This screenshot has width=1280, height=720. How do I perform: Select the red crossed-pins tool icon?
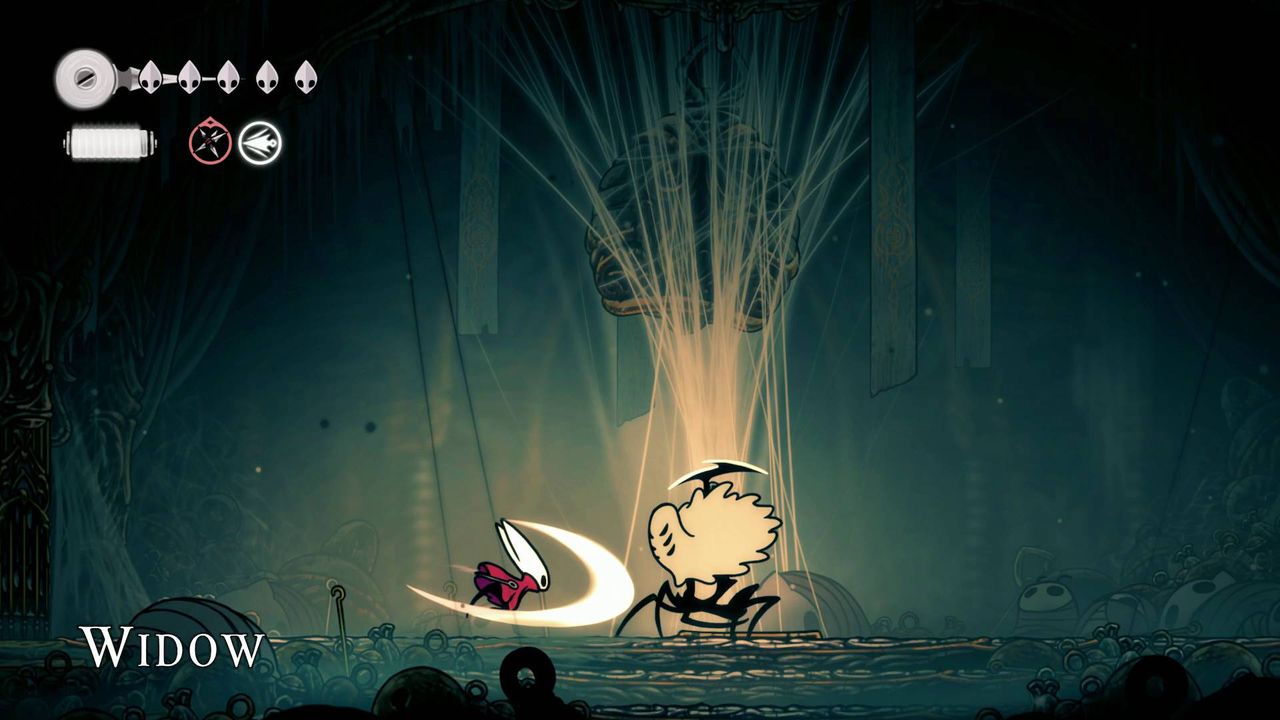tap(210, 144)
